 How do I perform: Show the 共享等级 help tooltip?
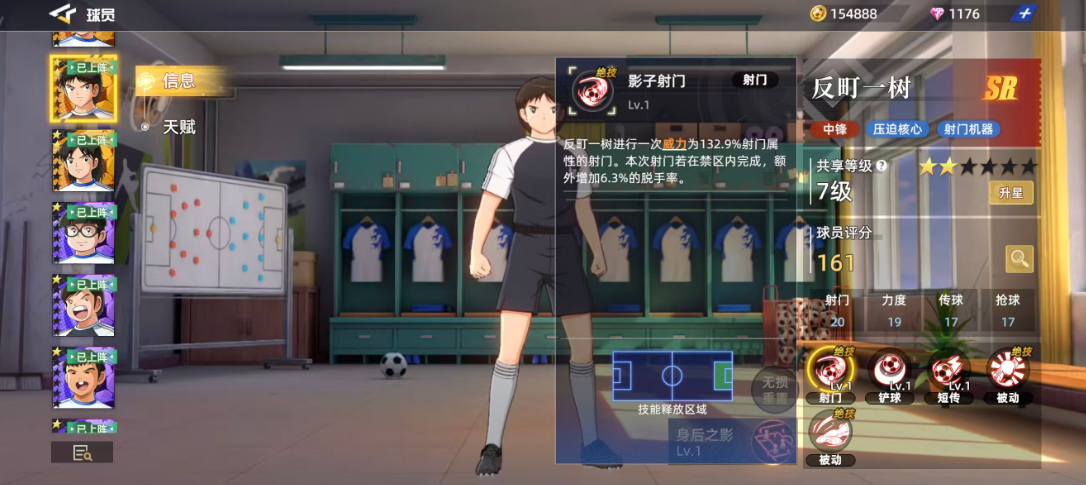pyautogui.click(x=881, y=166)
